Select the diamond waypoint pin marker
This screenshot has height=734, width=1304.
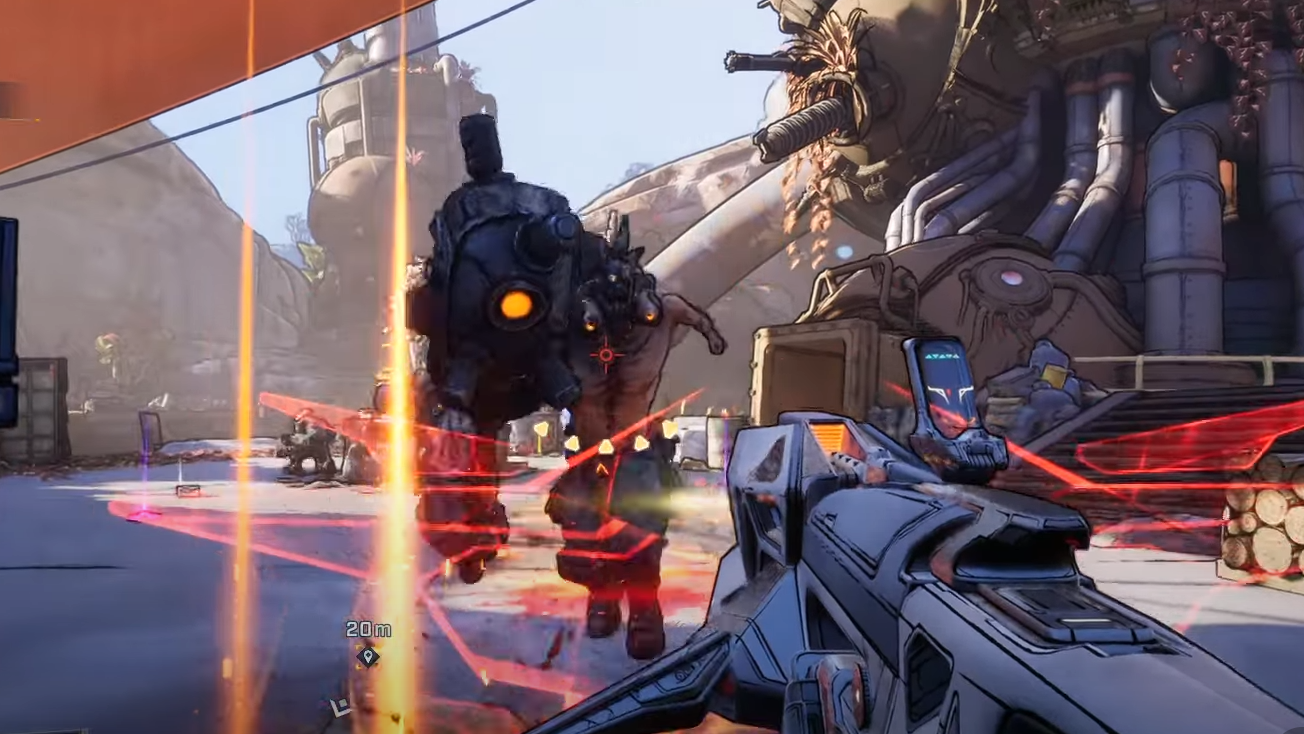(368, 656)
